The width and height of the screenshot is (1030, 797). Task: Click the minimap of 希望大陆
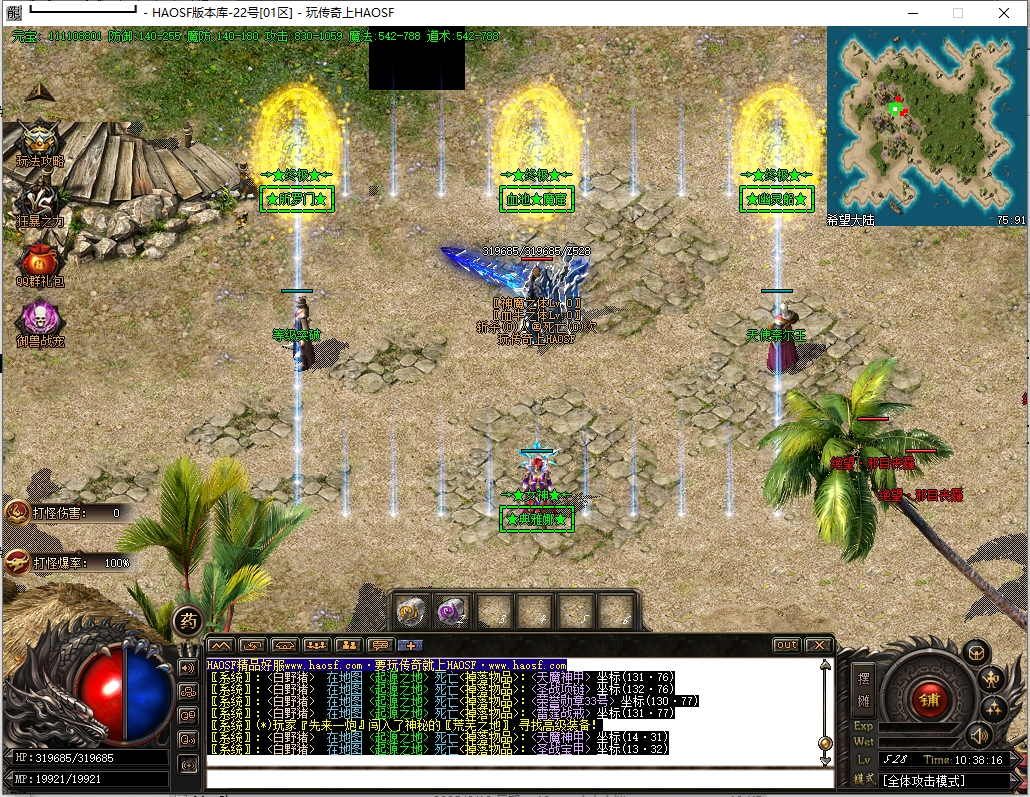pyautogui.click(x=925, y=118)
